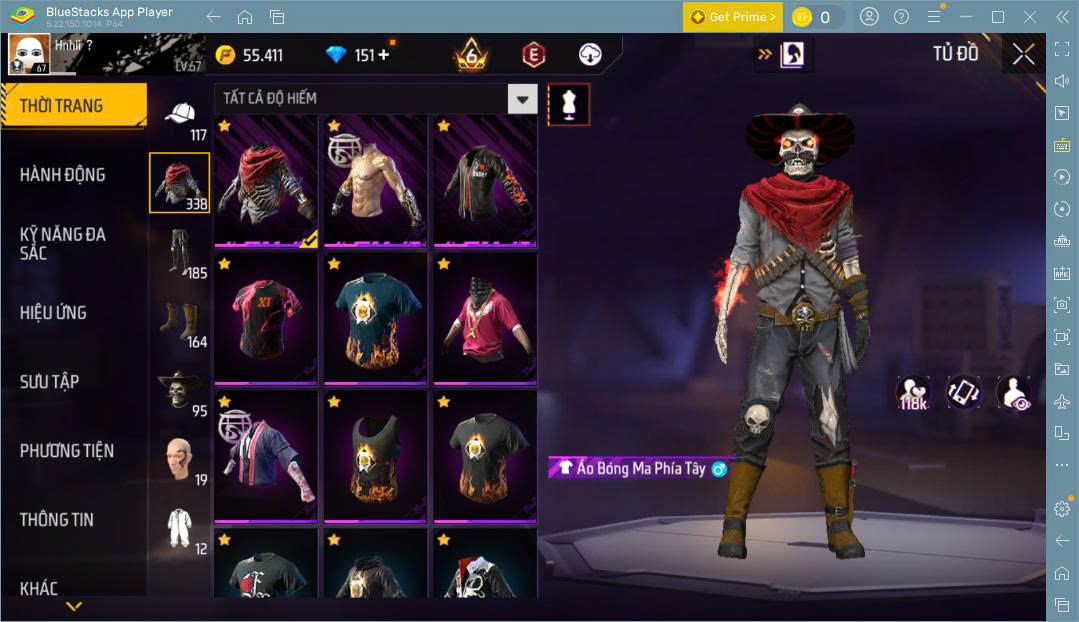This screenshot has width=1079, height=622.
Task: Go to the Sưu Tập tab
Action: point(50,381)
